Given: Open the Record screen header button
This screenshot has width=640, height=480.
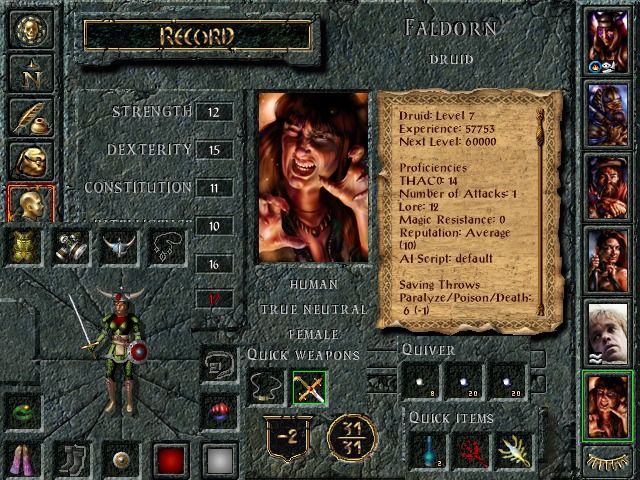Looking at the screenshot, I should click(197, 37).
